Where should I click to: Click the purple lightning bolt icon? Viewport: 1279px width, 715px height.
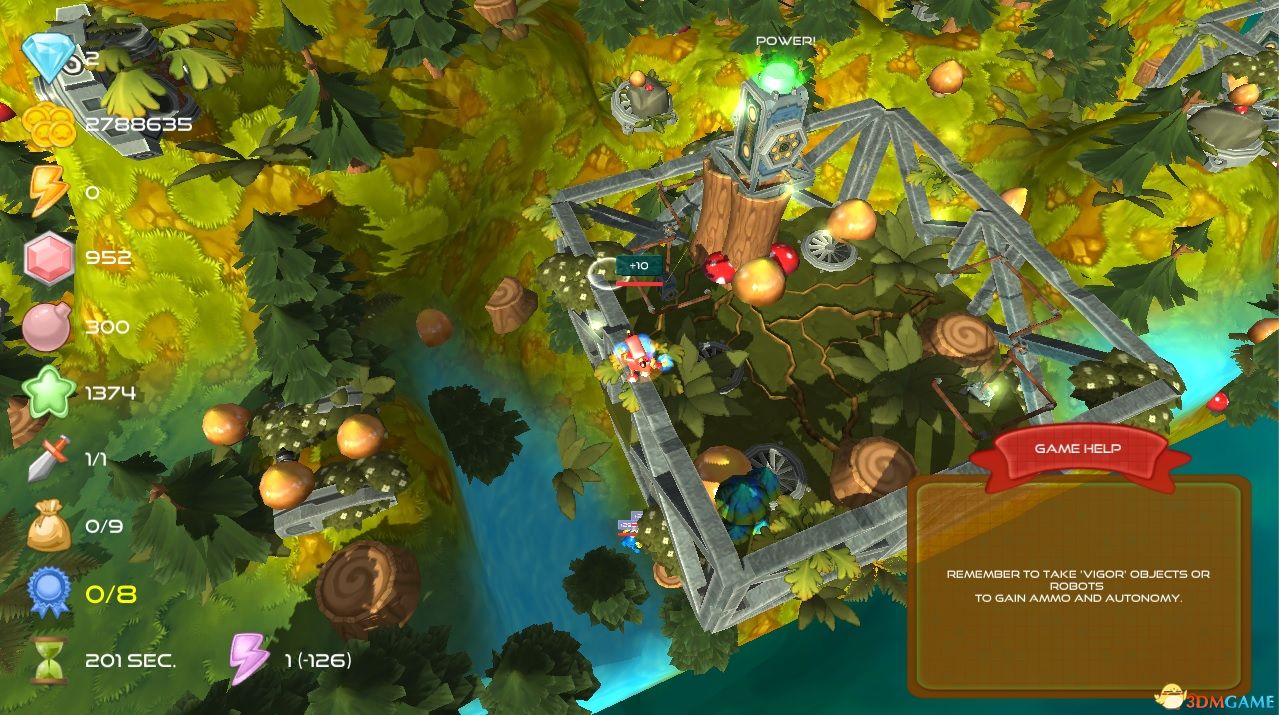pos(249,660)
